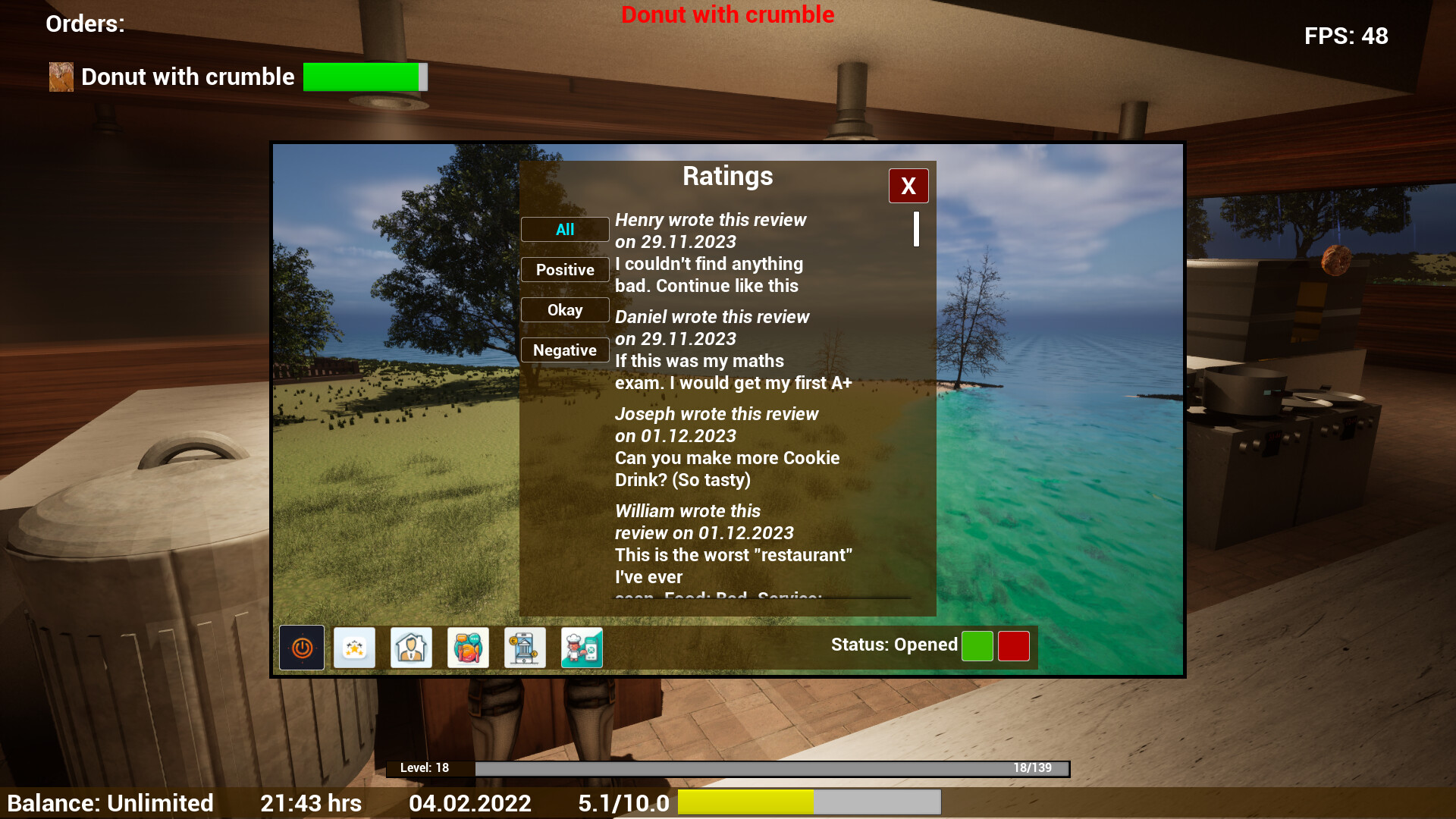Set restaurant status to Opened with green toggle
Viewport: 1456px width, 819px height.
(977, 646)
